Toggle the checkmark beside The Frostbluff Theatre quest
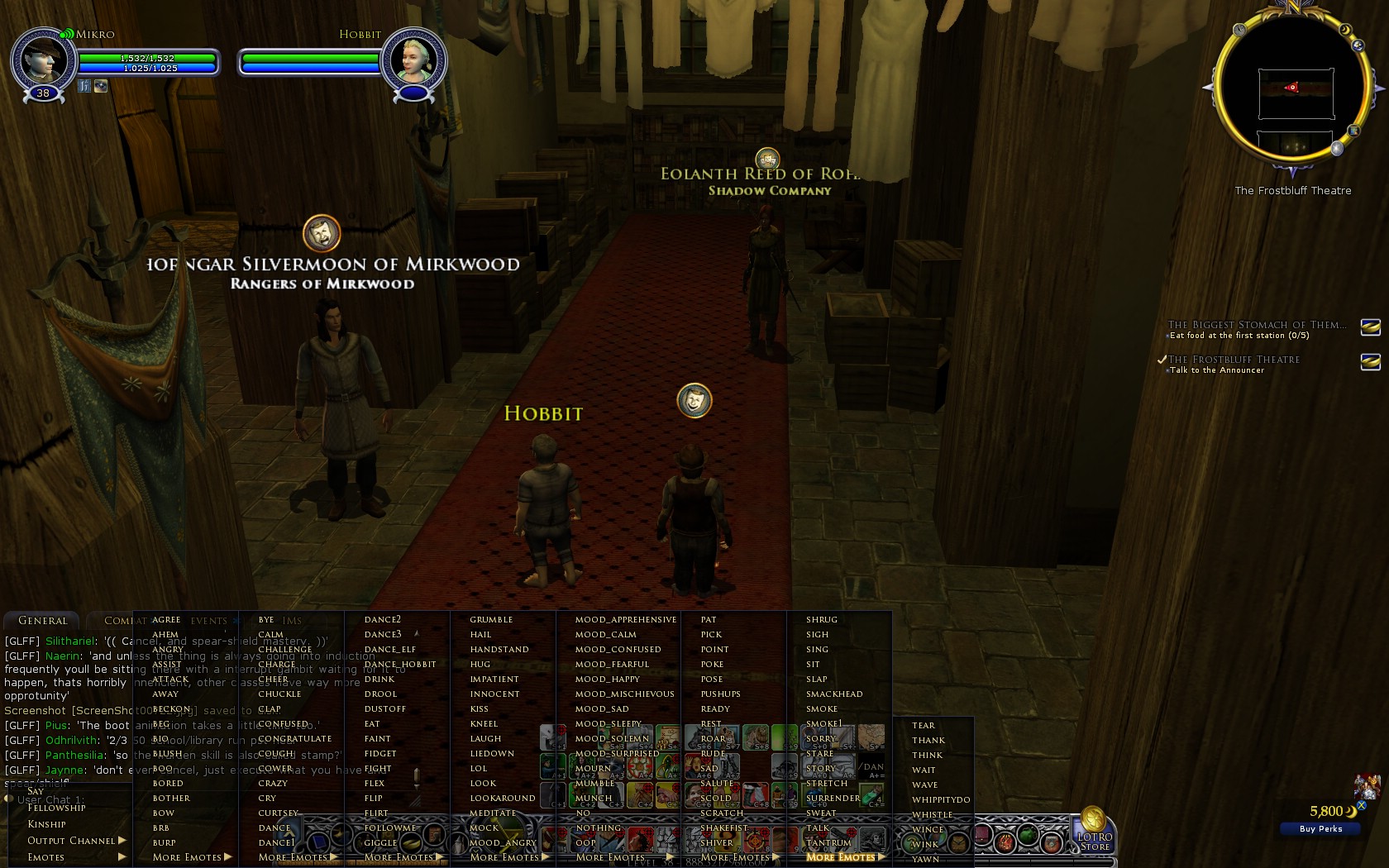 tap(1161, 360)
